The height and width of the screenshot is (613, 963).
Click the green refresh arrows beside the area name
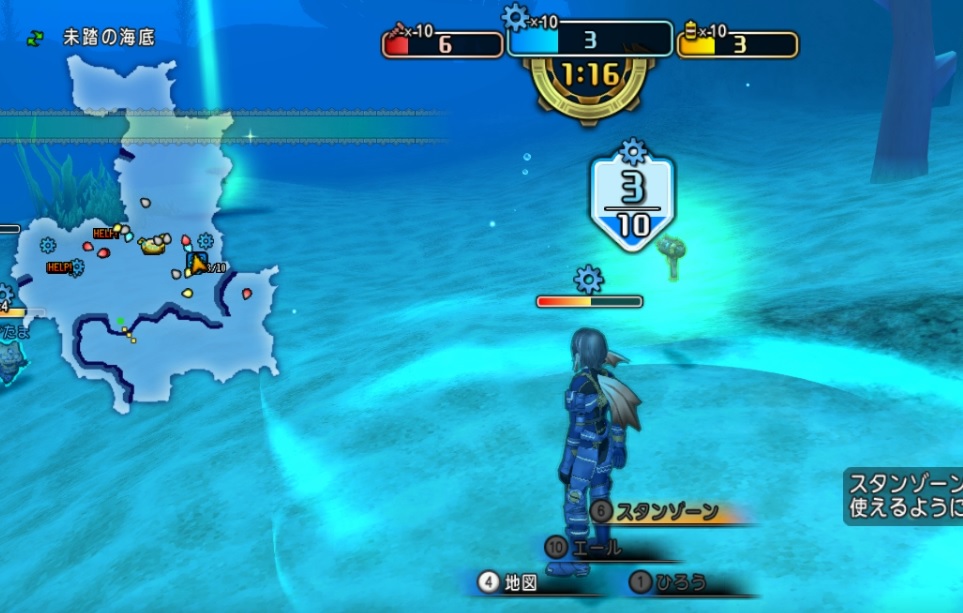click(x=36, y=38)
